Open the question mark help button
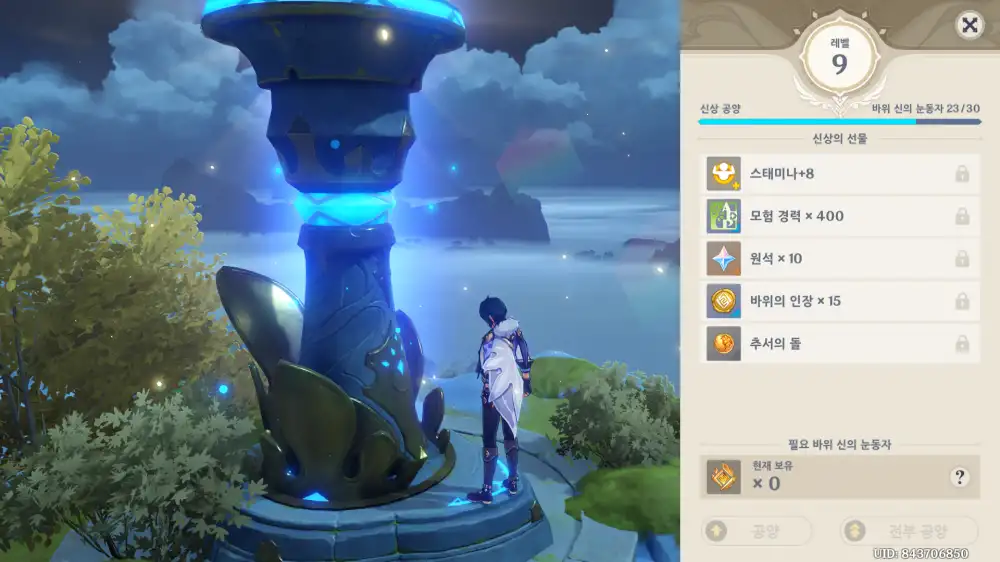 (x=960, y=477)
